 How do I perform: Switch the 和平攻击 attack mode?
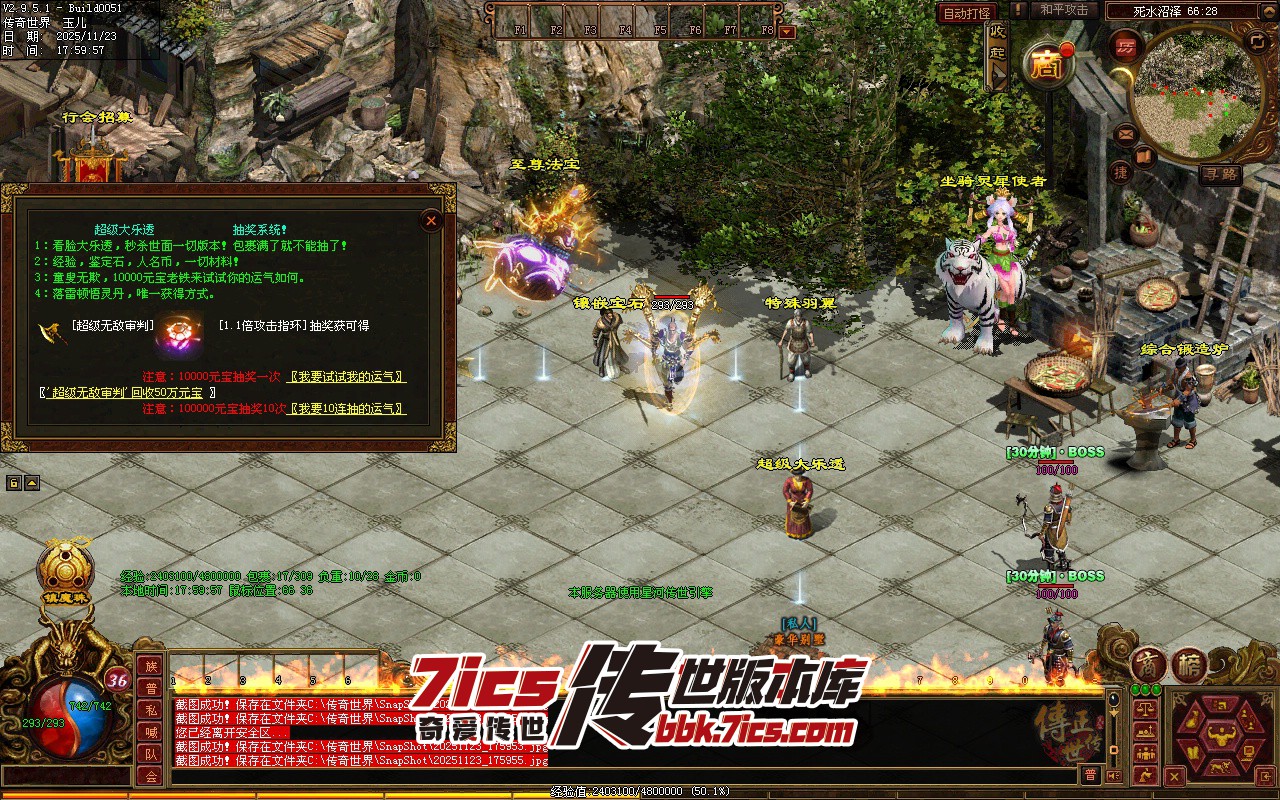[1064, 10]
